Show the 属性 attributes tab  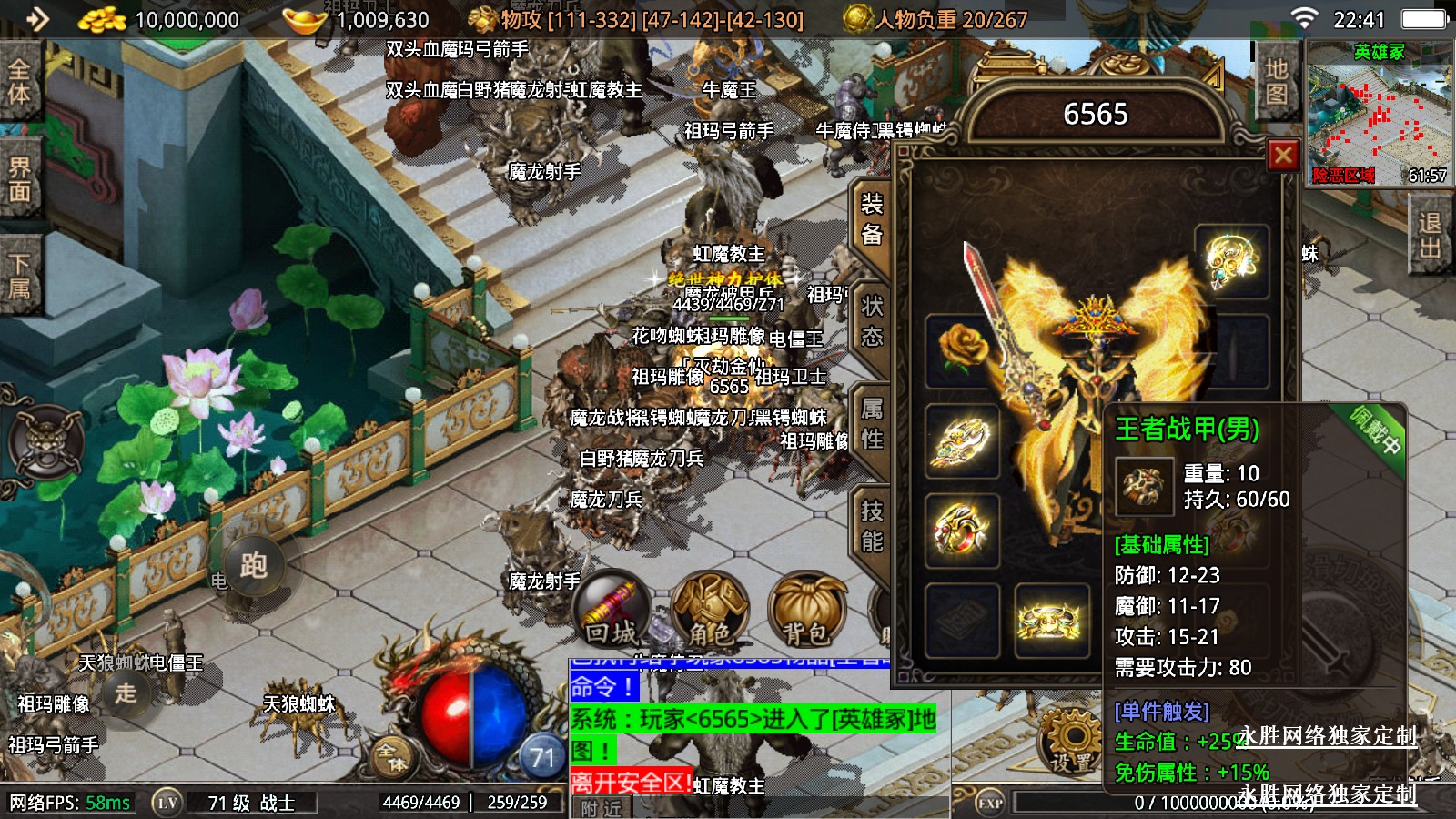click(x=871, y=424)
